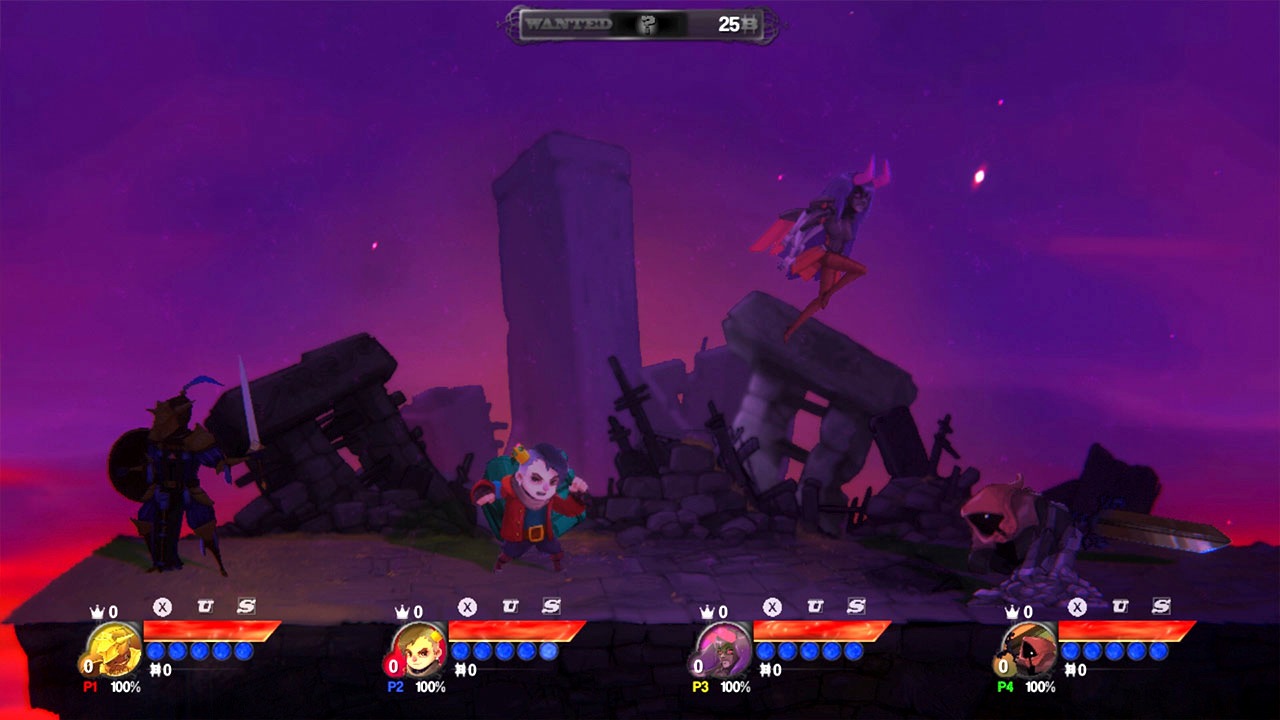Choose the P3 pink-haired character portrait

[724, 648]
